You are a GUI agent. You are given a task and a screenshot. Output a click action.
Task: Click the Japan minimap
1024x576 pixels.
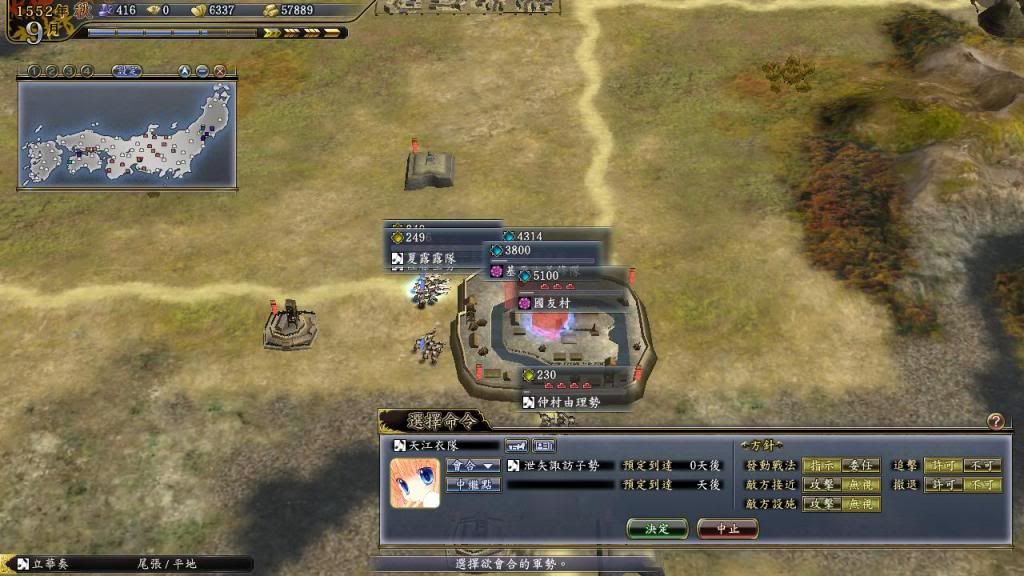pos(127,135)
